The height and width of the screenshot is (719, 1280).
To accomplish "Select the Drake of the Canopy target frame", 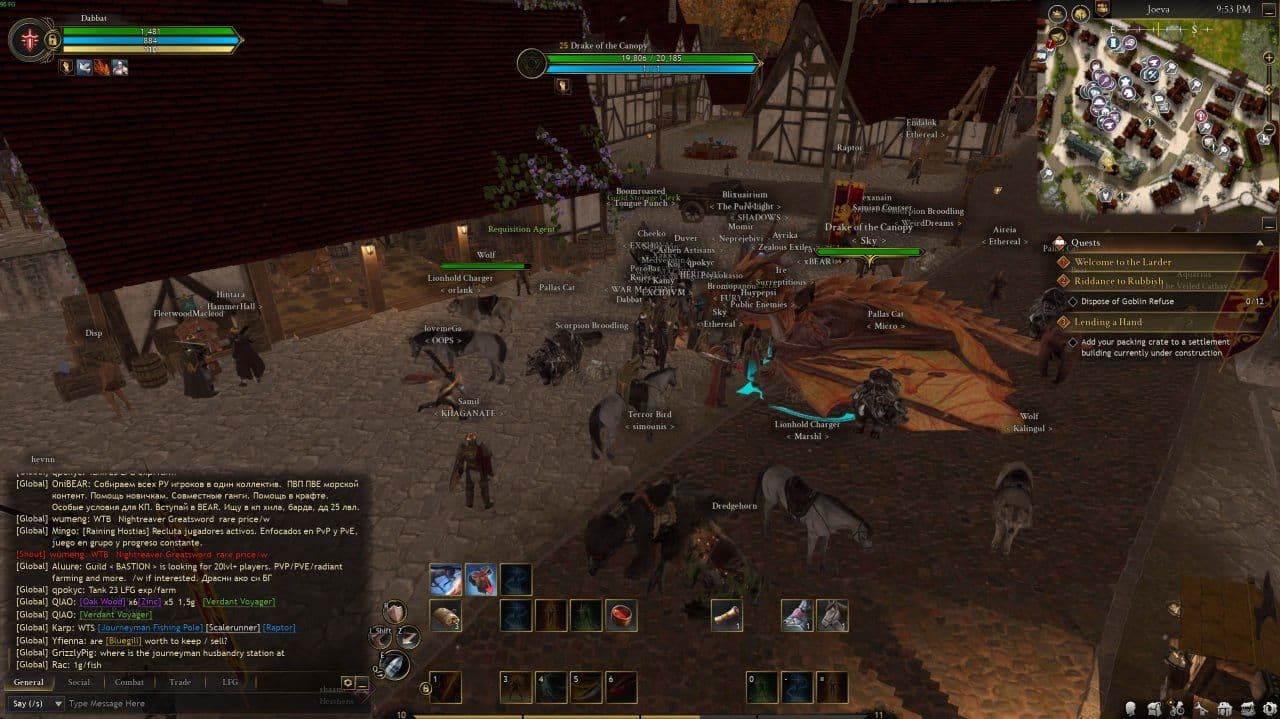I will point(640,62).
